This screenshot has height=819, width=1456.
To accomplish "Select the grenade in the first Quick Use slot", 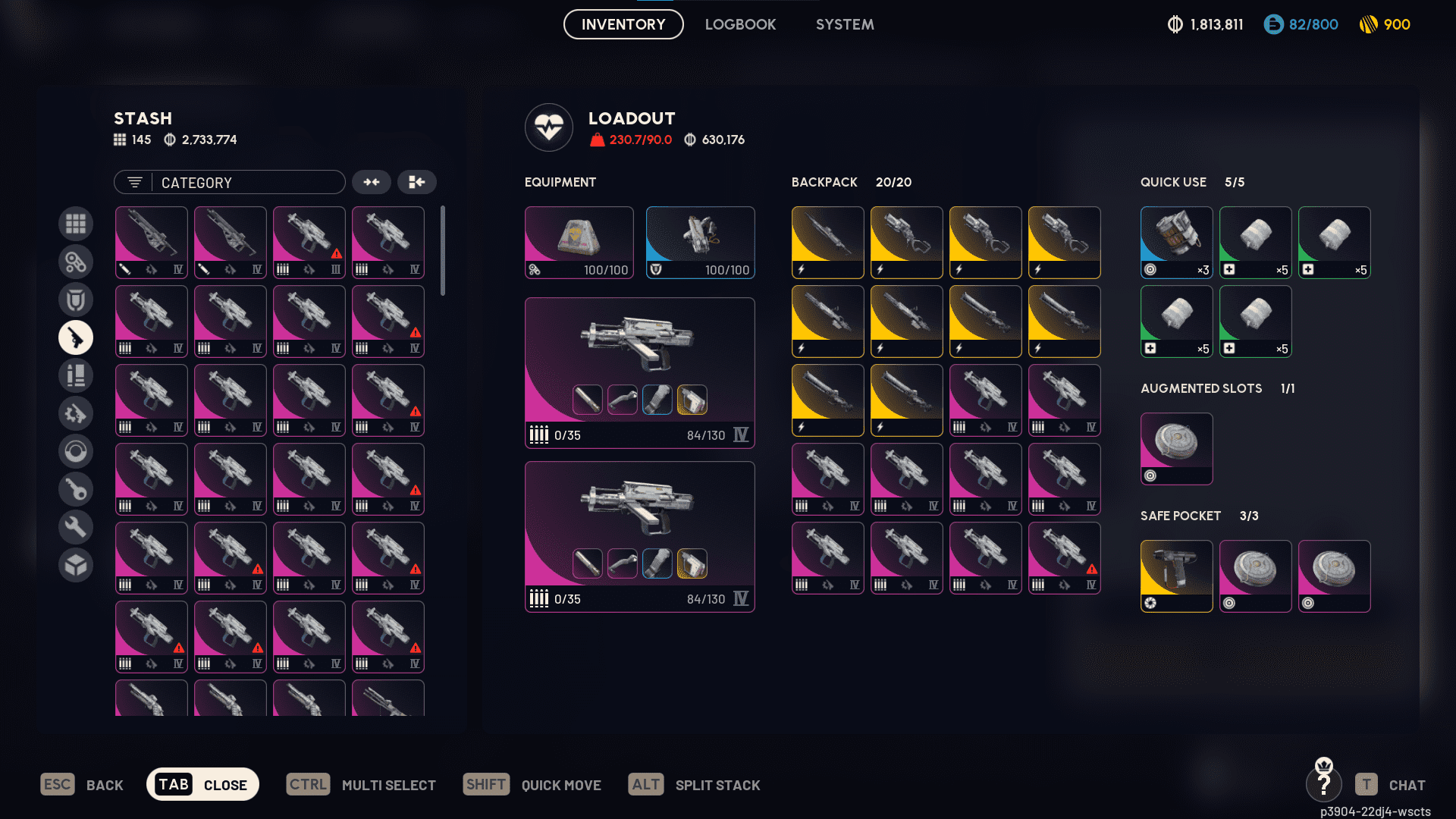I will 1176,242.
